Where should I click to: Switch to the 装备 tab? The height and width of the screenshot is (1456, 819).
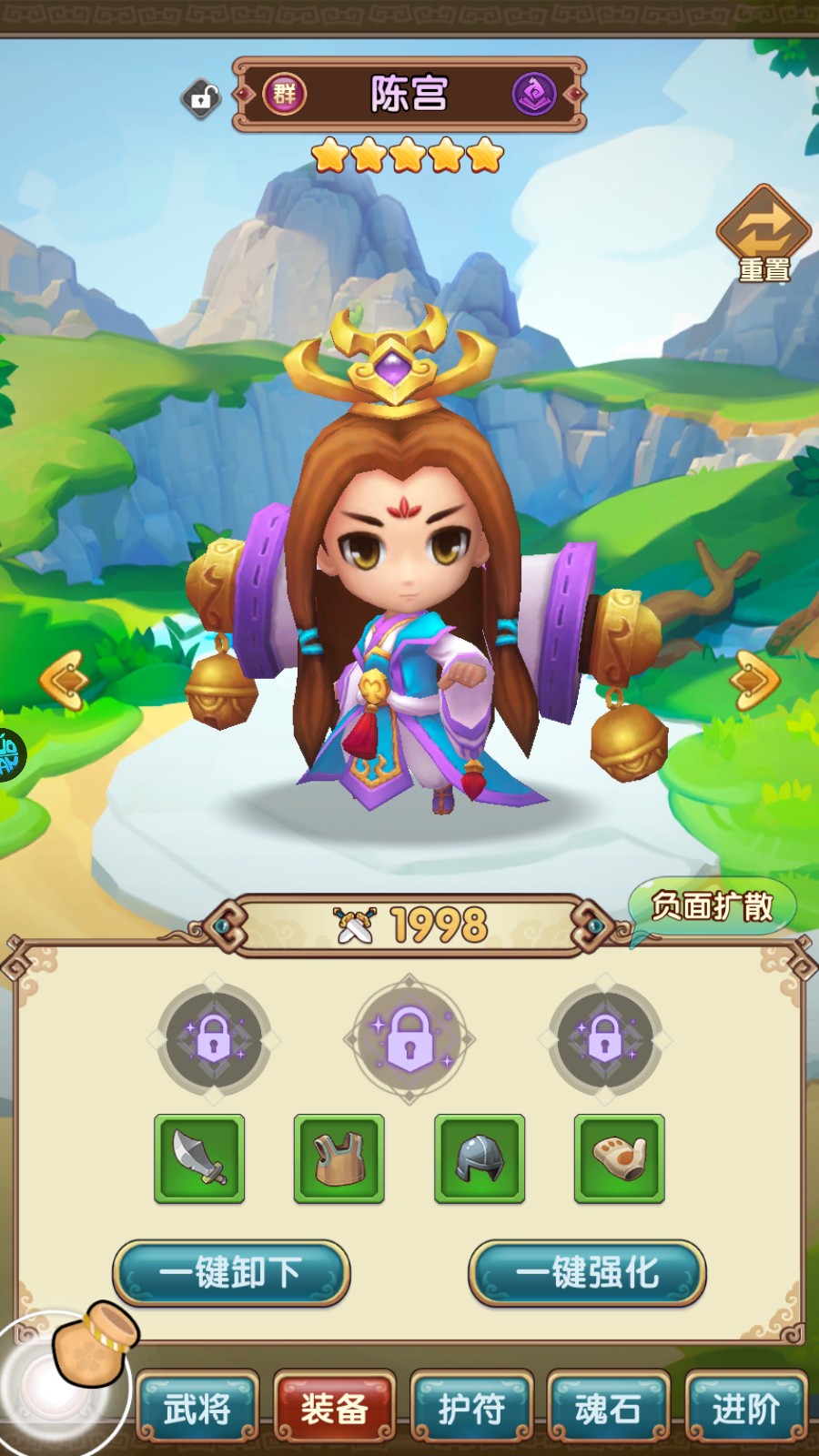[334, 1409]
